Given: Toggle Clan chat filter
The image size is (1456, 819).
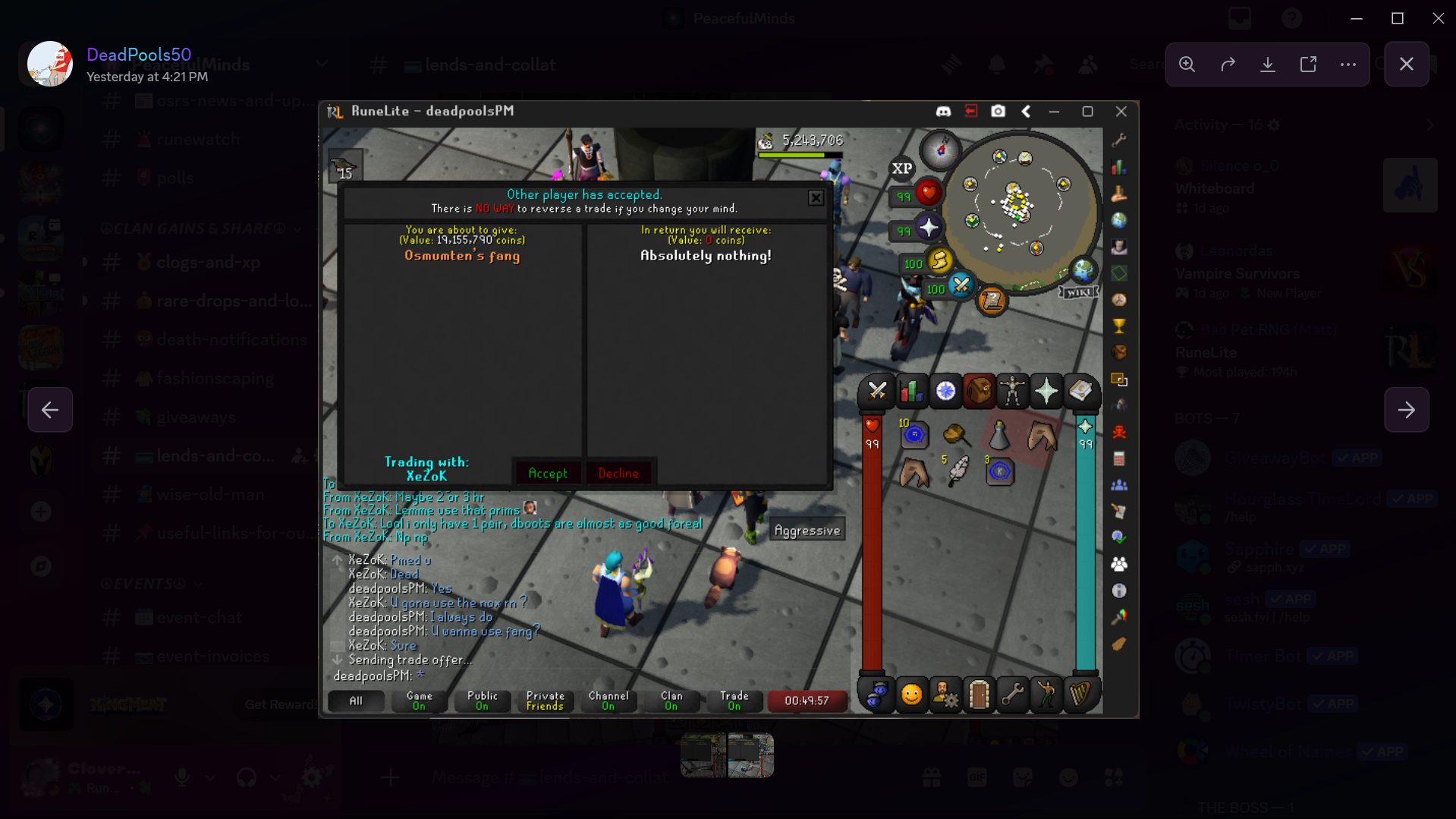Looking at the screenshot, I should (x=671, y=701).
